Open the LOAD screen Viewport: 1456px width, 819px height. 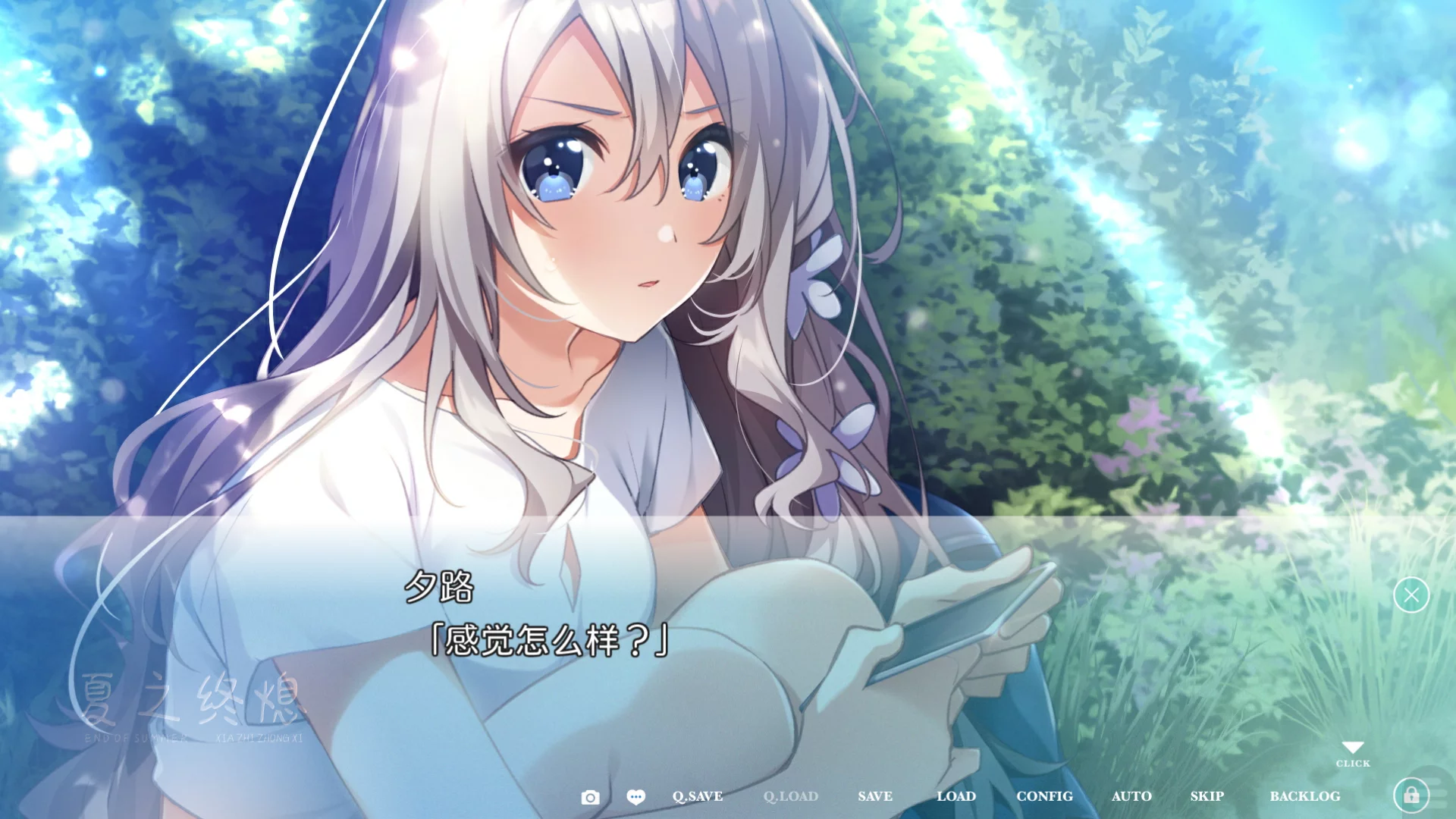coord(956,796)
